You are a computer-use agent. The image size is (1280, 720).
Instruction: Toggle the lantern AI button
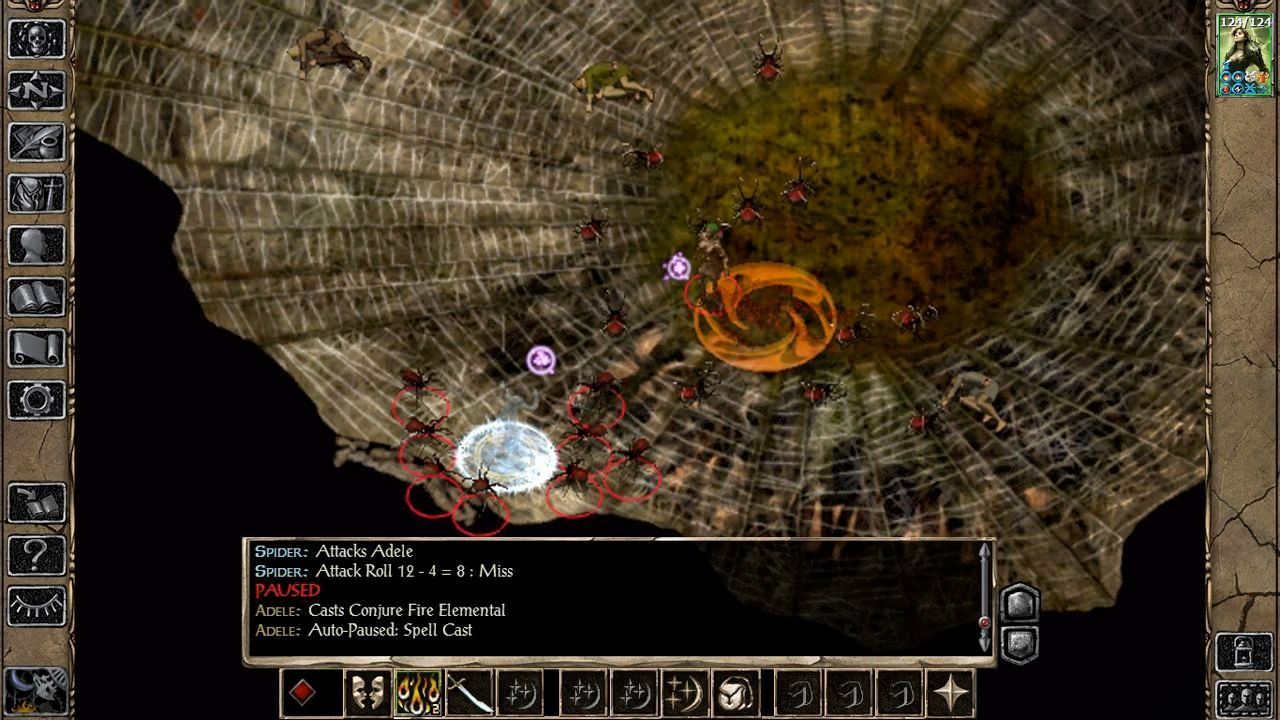click(1244, 652)
